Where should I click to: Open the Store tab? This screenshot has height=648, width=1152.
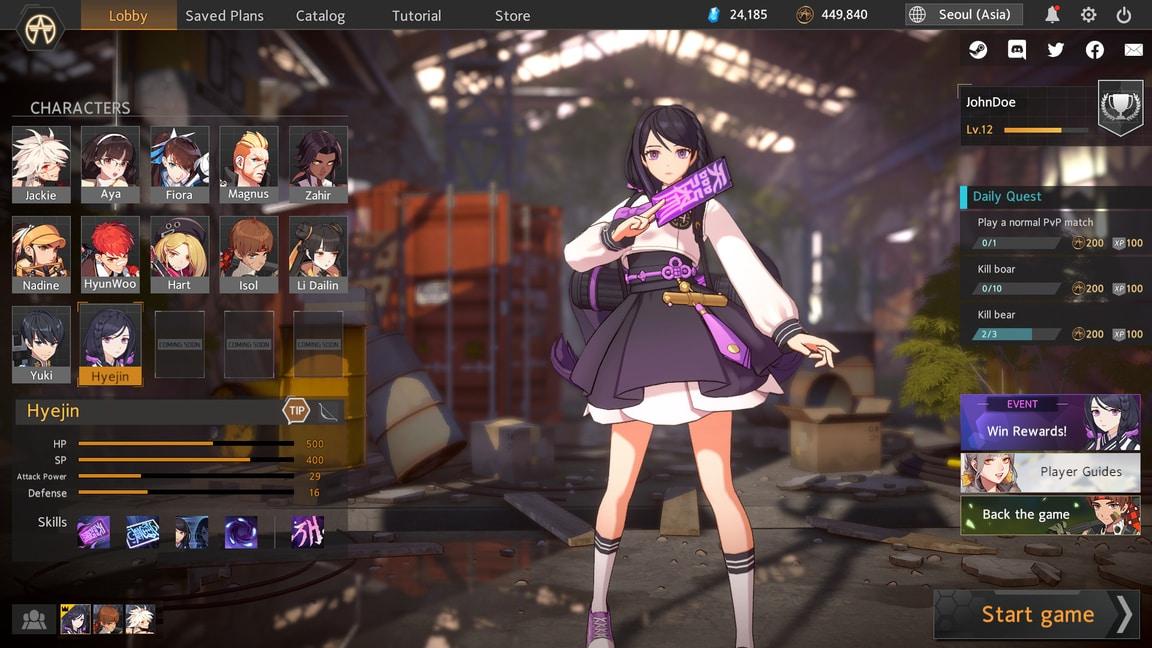pyautogui.click(x=512, y=15)
